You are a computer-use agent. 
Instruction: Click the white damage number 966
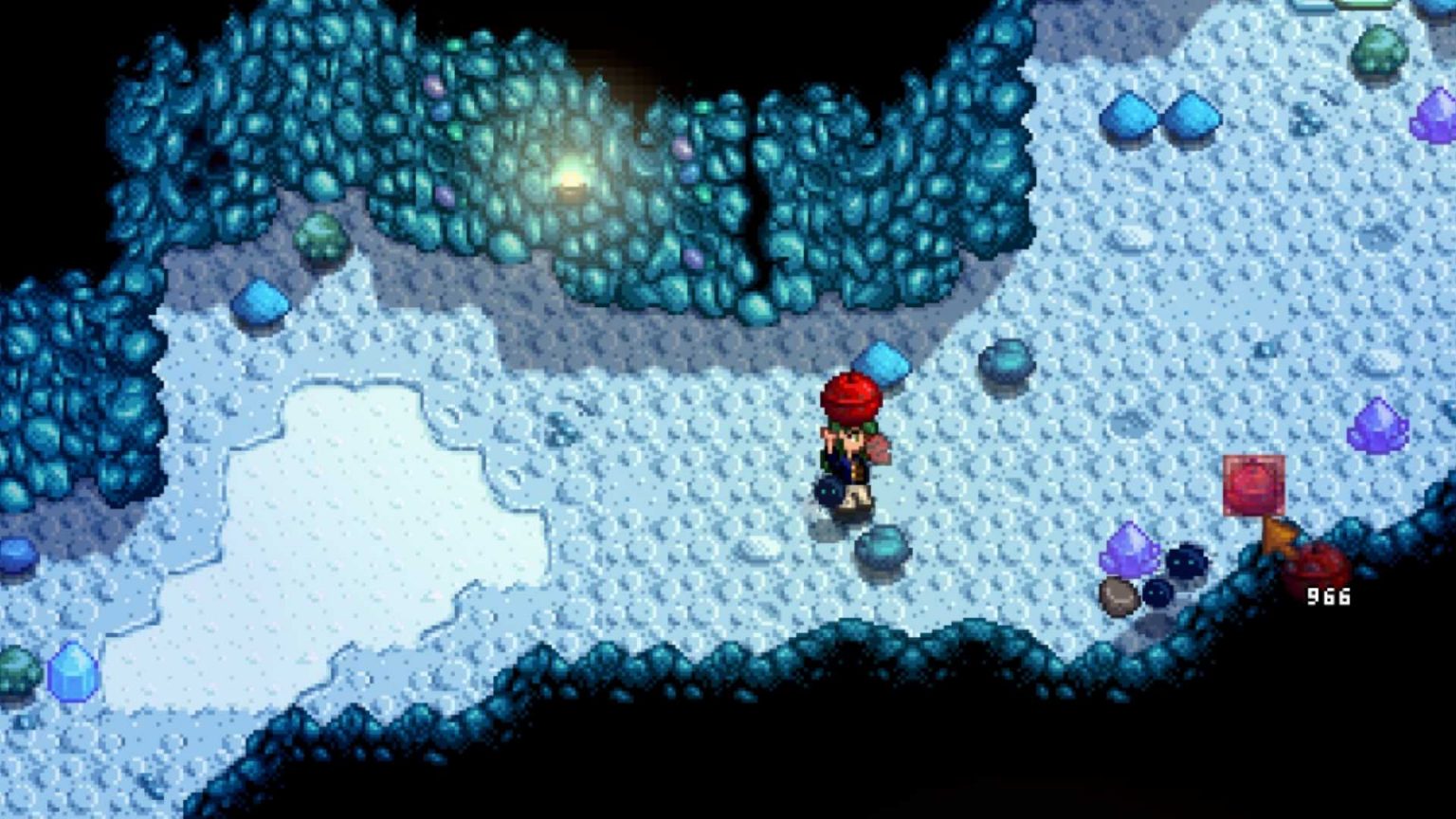click(x=1328, y=595)
